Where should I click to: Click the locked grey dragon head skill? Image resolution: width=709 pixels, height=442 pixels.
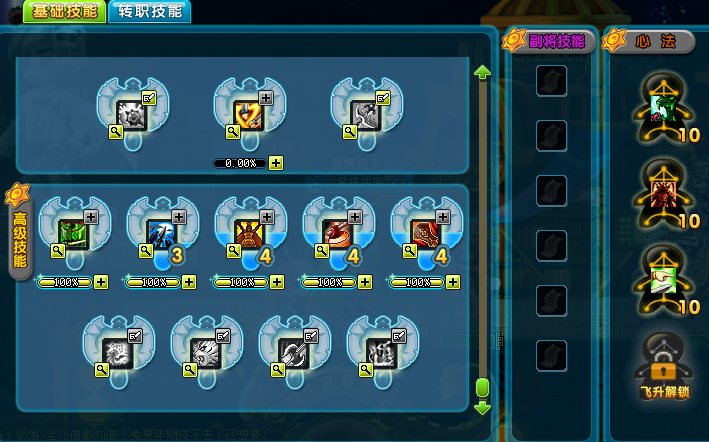coord(205,351)
